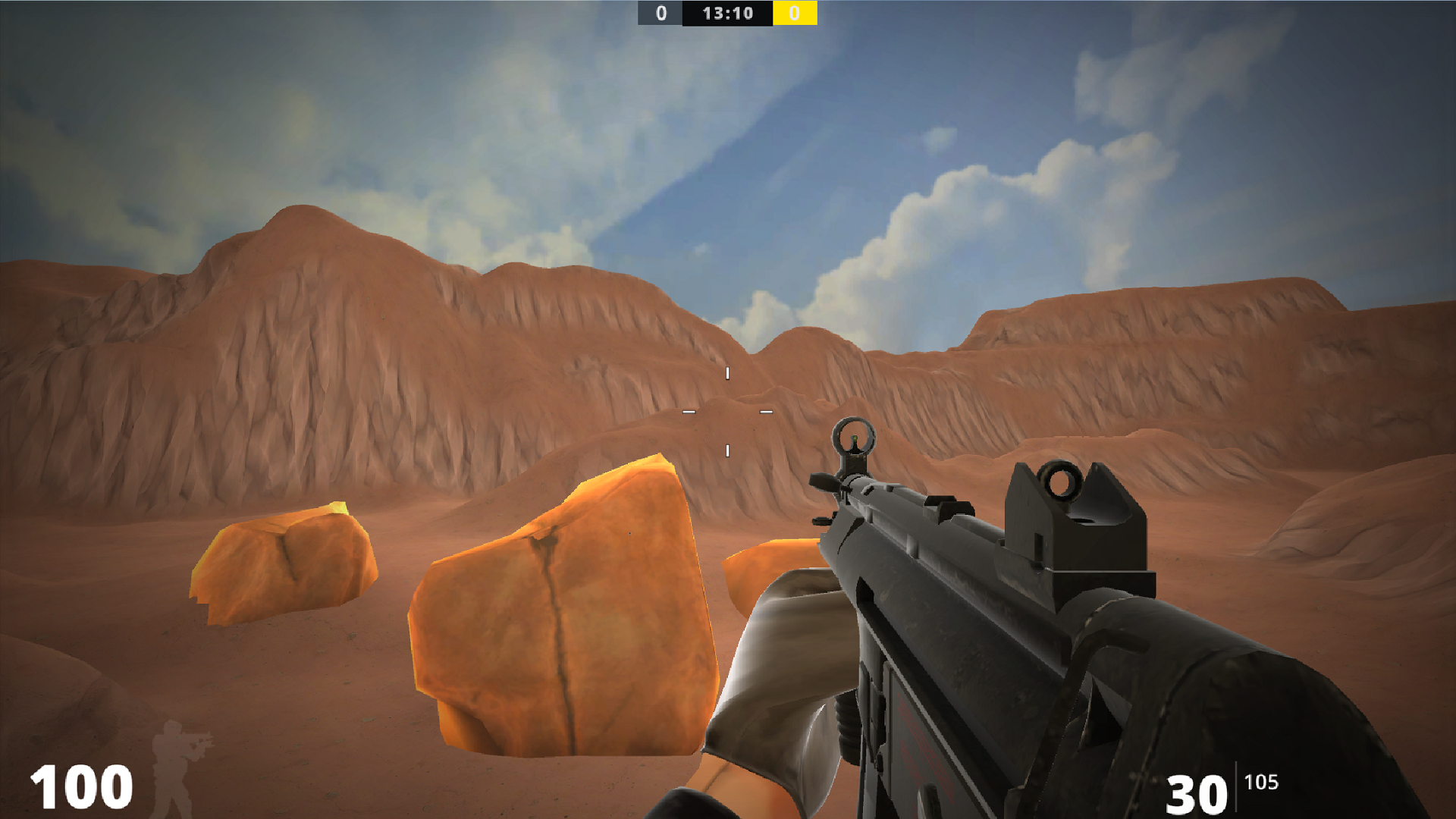
Task: Click the ammo divider between 30 and 105
Action: (x=1237, y=786)
